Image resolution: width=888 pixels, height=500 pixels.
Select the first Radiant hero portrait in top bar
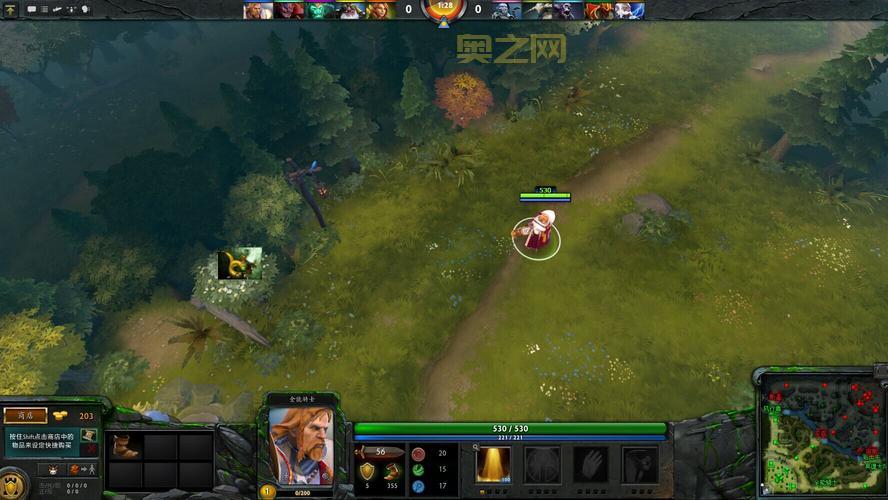257,10
